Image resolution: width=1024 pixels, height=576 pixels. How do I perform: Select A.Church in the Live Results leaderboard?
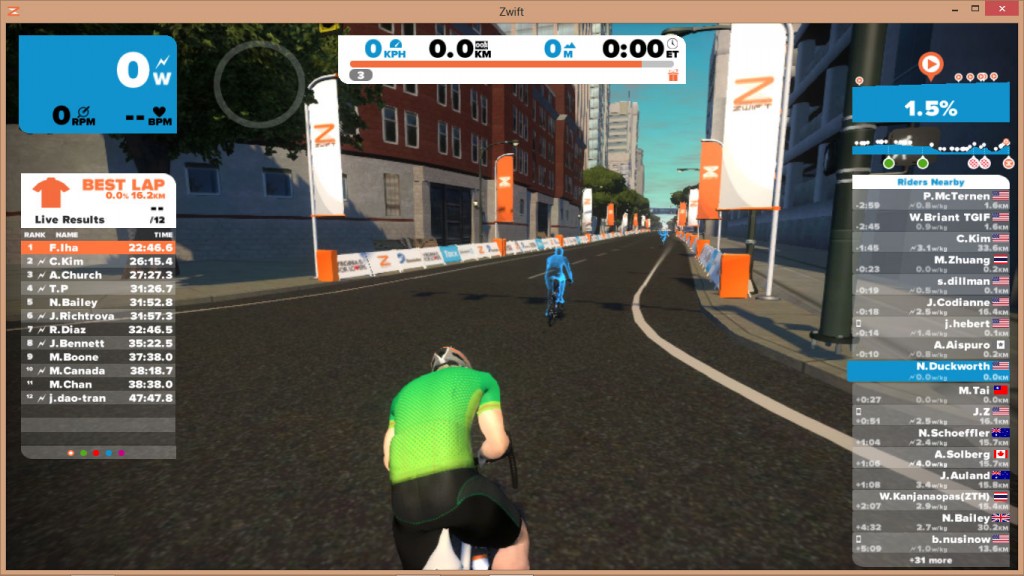pyautogui.click(x=98, y=275)
